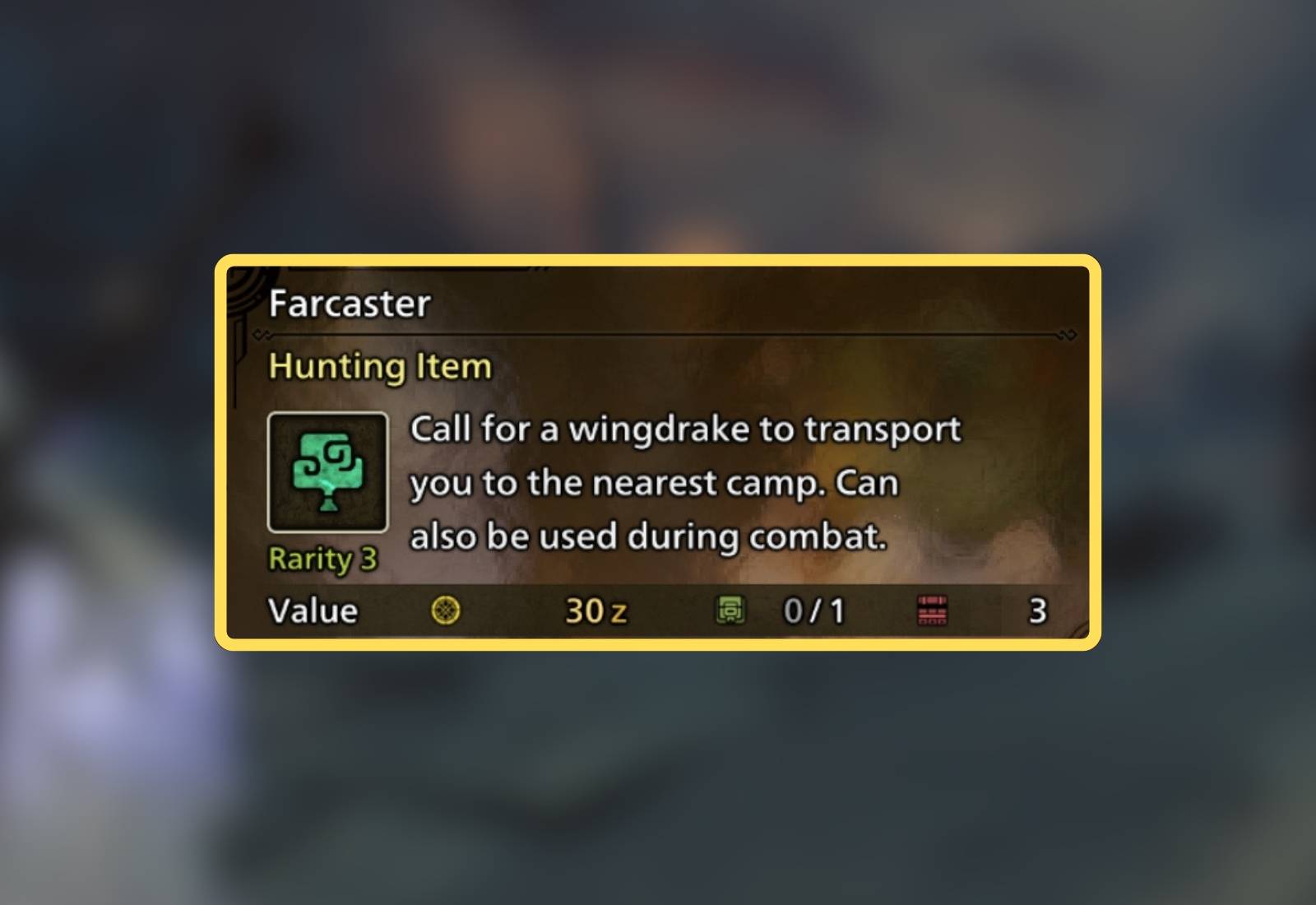Select the Hunting Item tab label

click(x=379, y=366)
